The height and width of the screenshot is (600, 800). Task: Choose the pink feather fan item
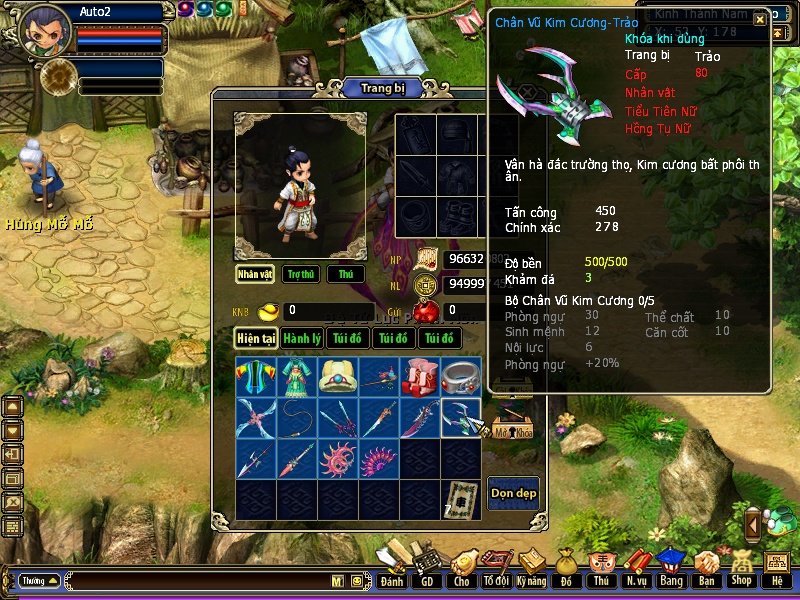coord(379,459)
